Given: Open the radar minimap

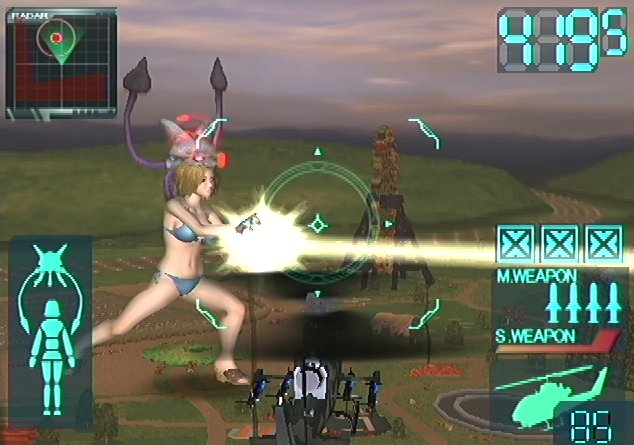Looking at the screenshot, I should [60, 64].
